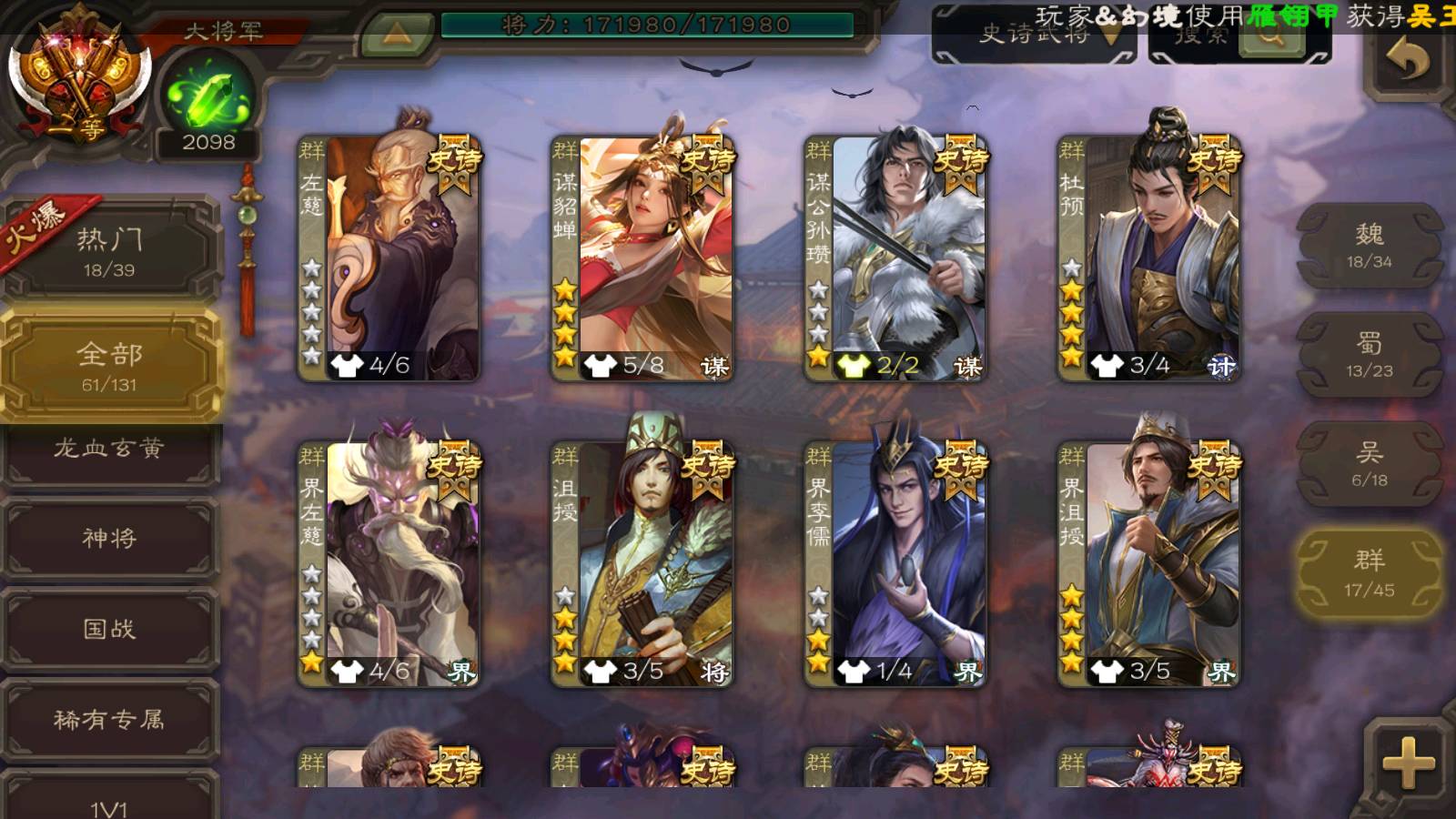Viewport: 1456px width, 819px height.
Task: Filter heroes by 魏 faction
Action: click(x=1370, y=246)
